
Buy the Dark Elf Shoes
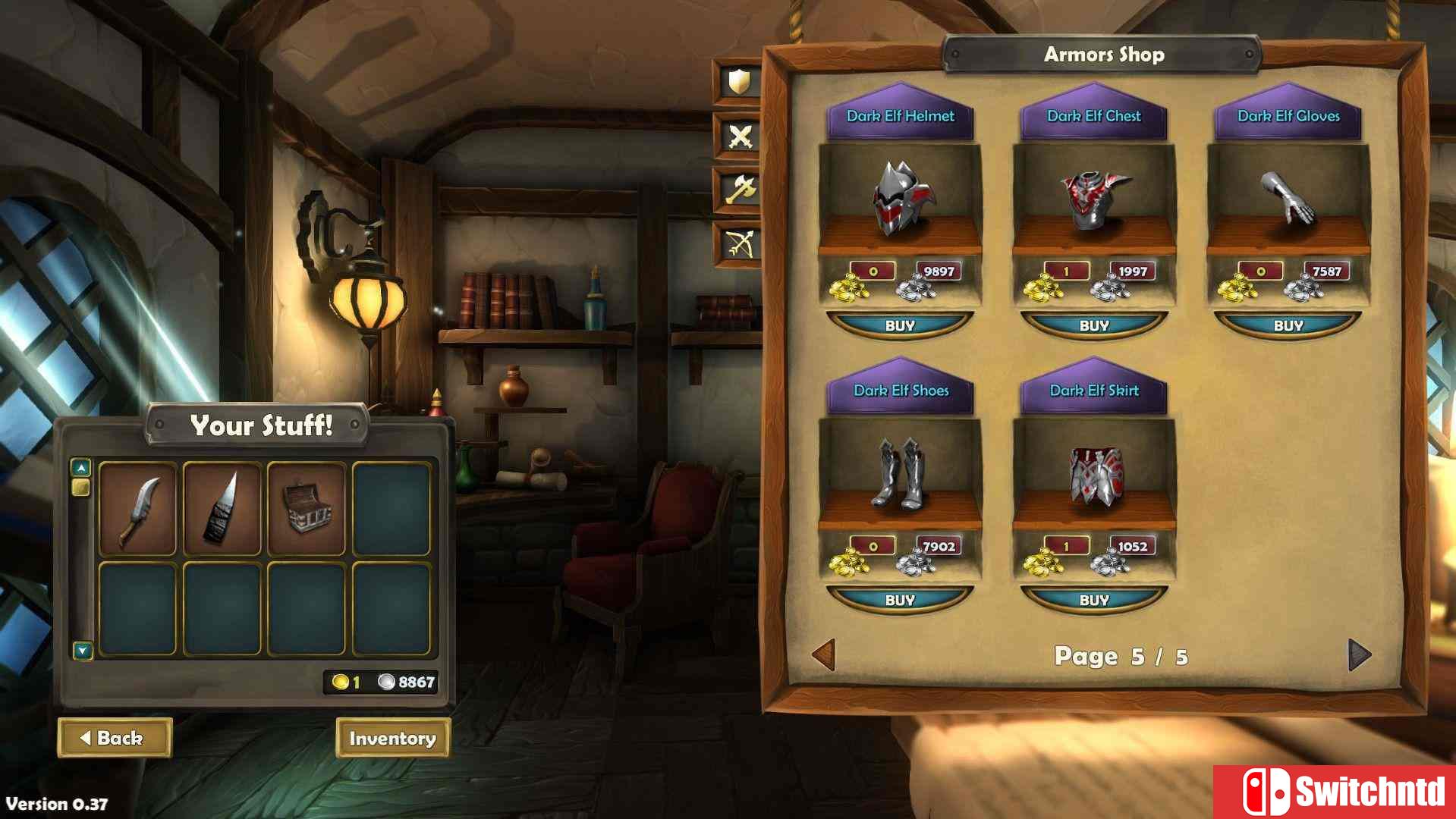click(x=900, y=600)
